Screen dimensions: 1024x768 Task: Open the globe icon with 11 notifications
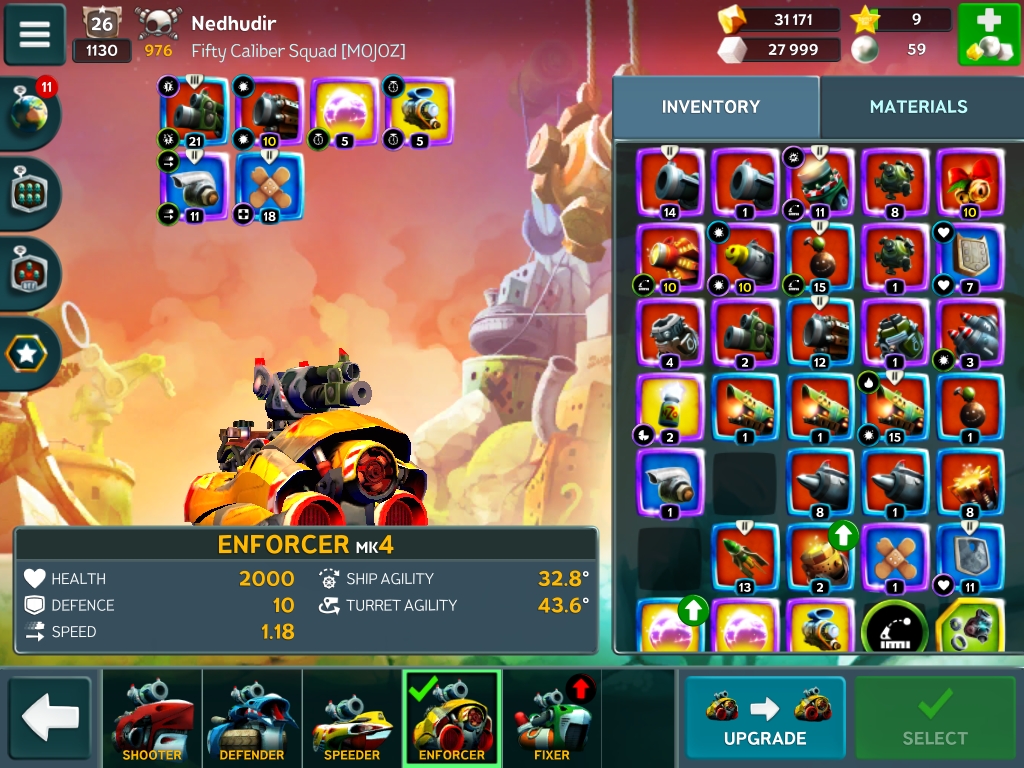coord(31,114)
